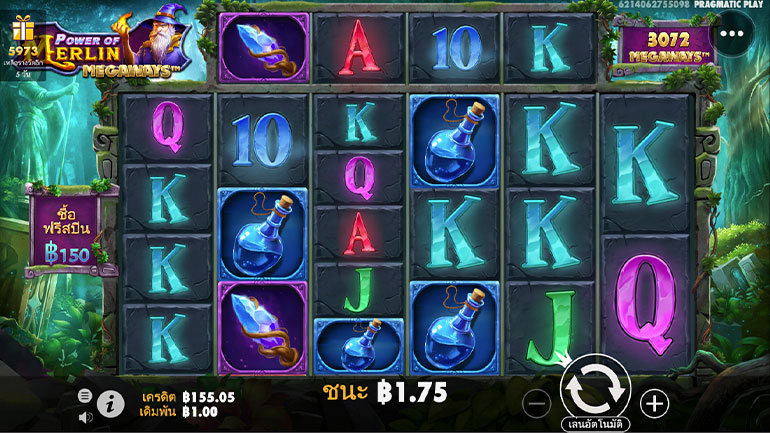Open the gift box rewards icon
Screen dimensions: 770x433
click(x=22, y=30)
